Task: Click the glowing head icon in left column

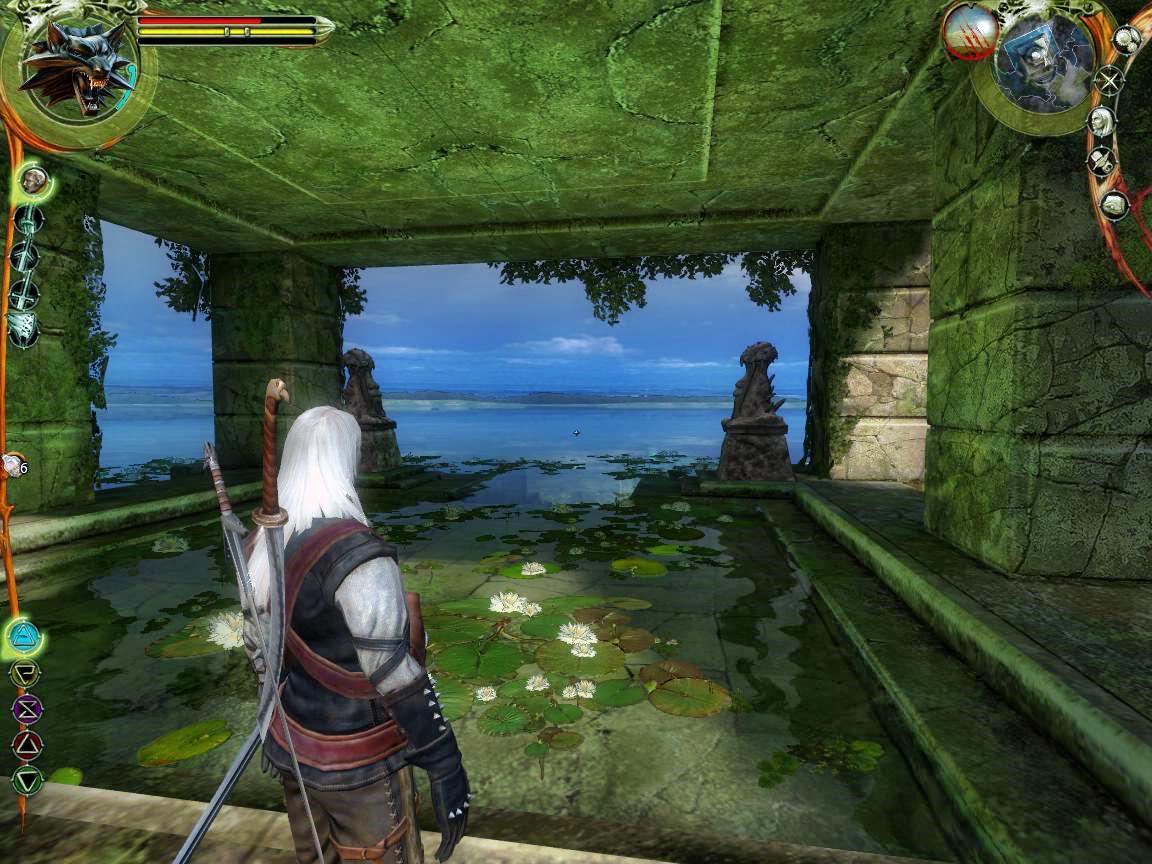Action: coord(35,181)
